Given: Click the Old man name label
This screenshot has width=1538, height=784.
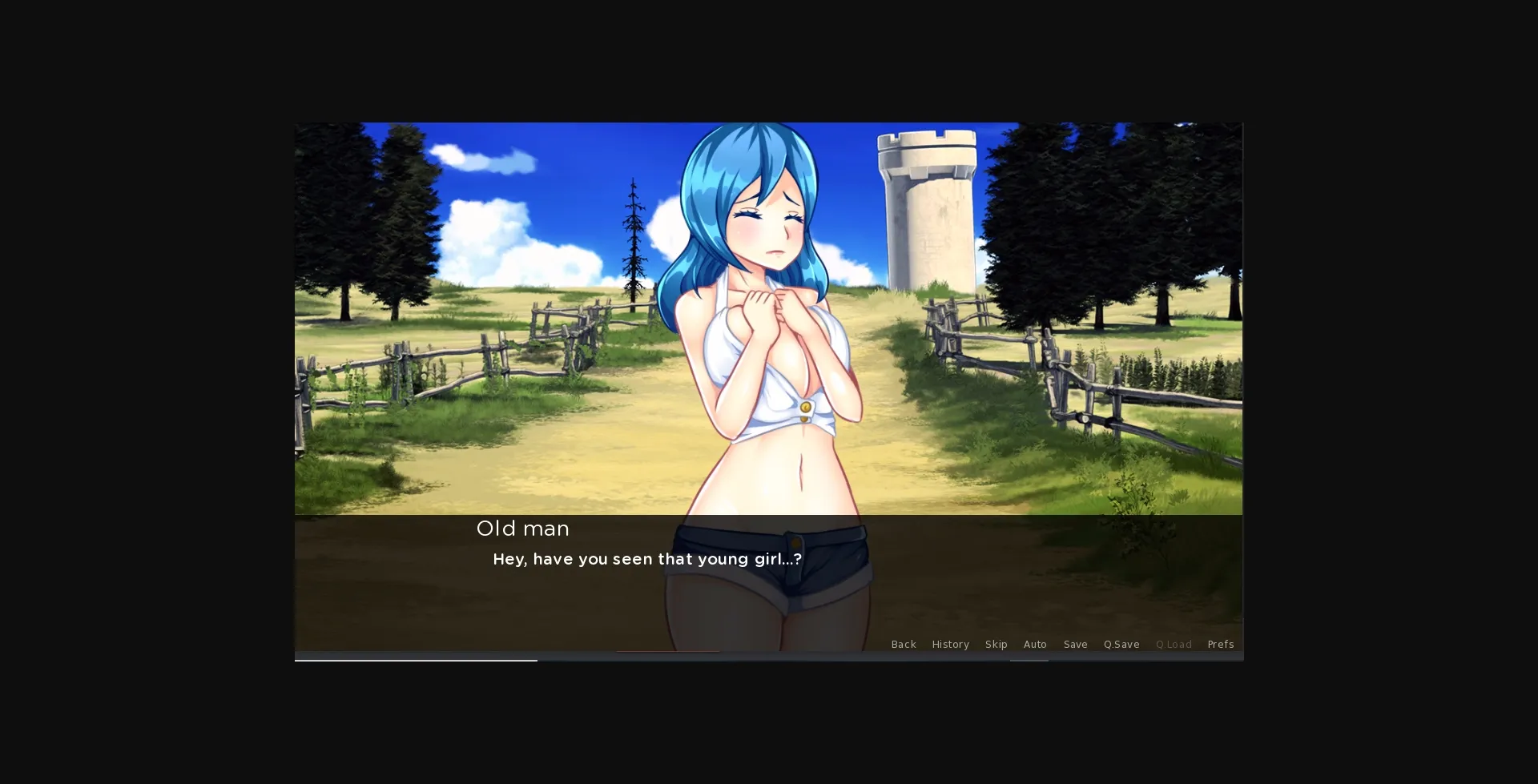Looking at the screenshot, I should click(523, 529).
